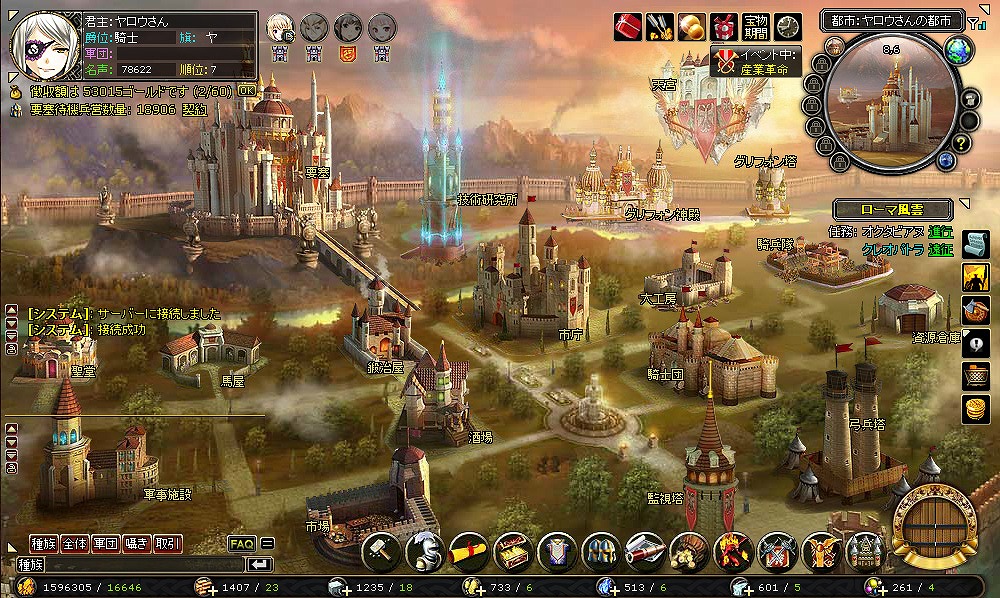Viewport: 1000px width, 598px height.
Task: Open the hammer build menu icon
Action: point(381,549)
